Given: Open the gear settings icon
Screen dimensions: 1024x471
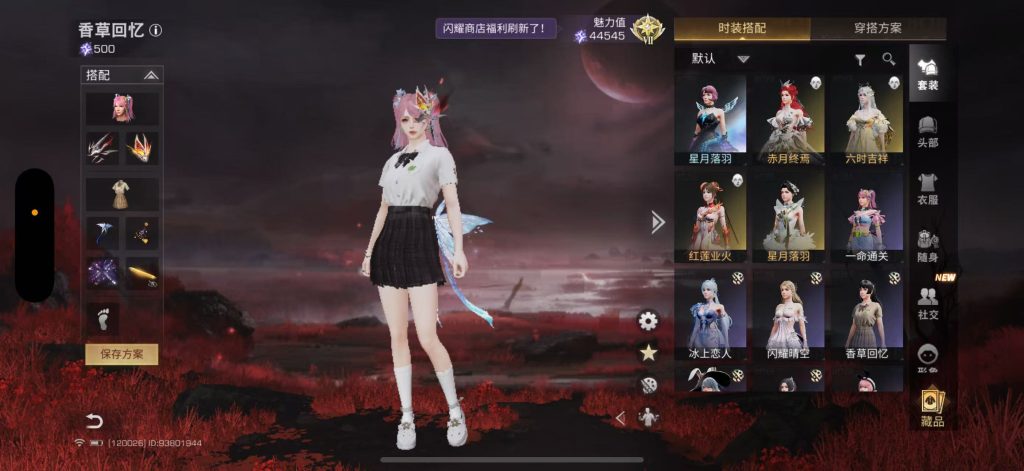Looking at the screenshot, I should pos(648,321).
